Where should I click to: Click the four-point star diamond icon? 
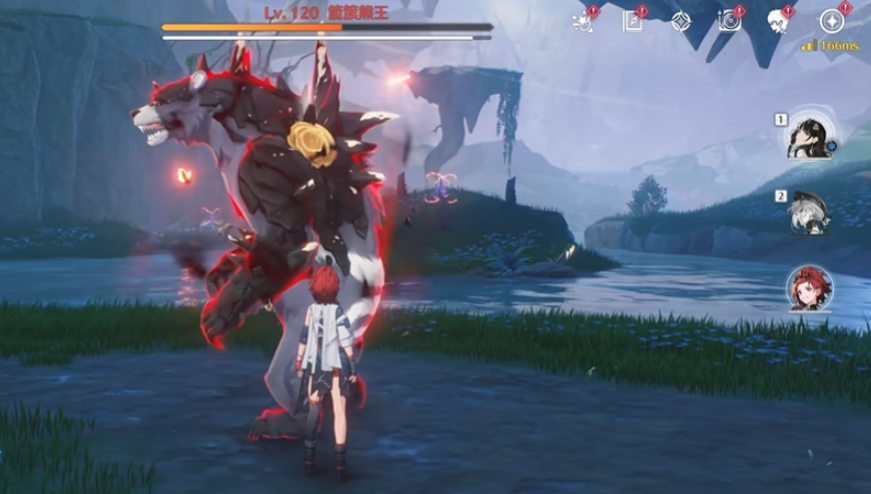tap(681, 21)
